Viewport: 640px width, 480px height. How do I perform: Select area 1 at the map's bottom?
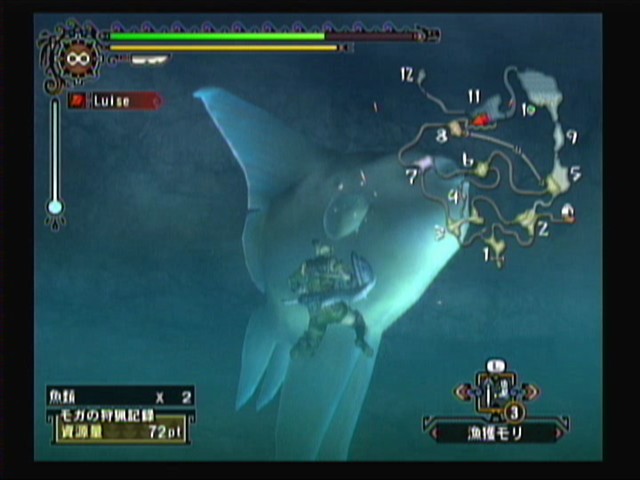[x=494, y=246]
